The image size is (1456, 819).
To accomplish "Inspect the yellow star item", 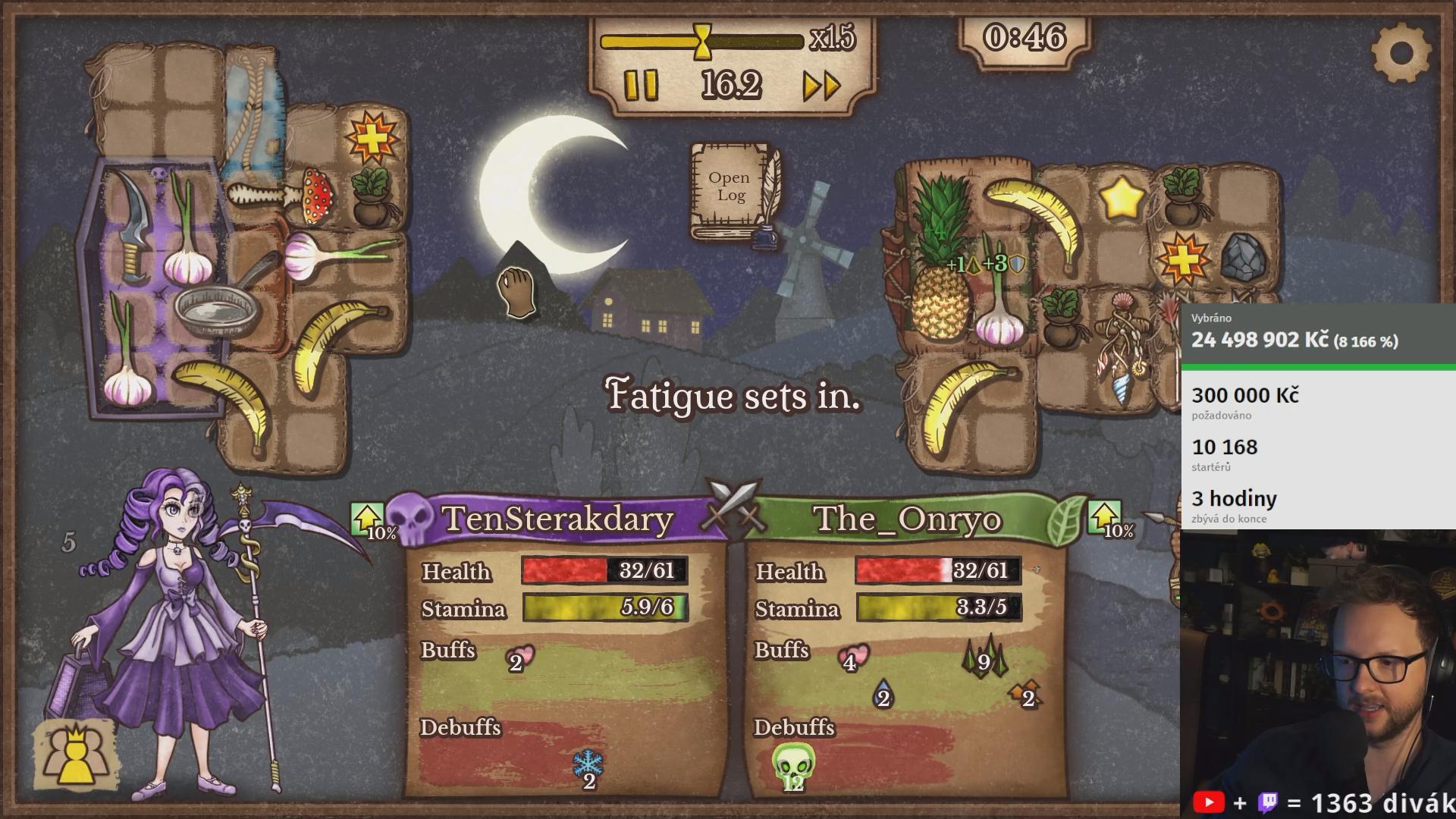I will [x=1121, y=198].
